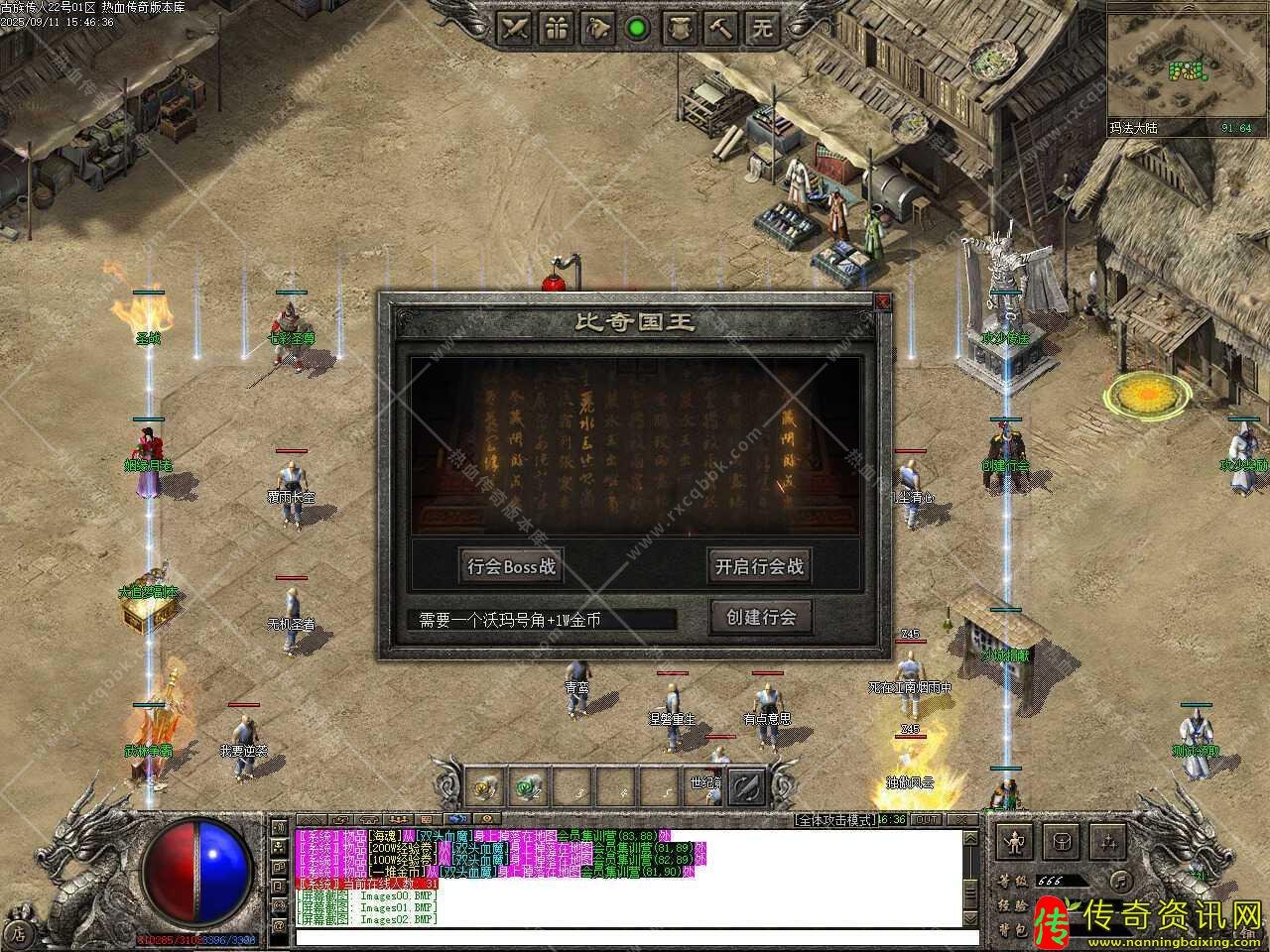
Task: Click the OUT button above chat
Action: [927, 819]
